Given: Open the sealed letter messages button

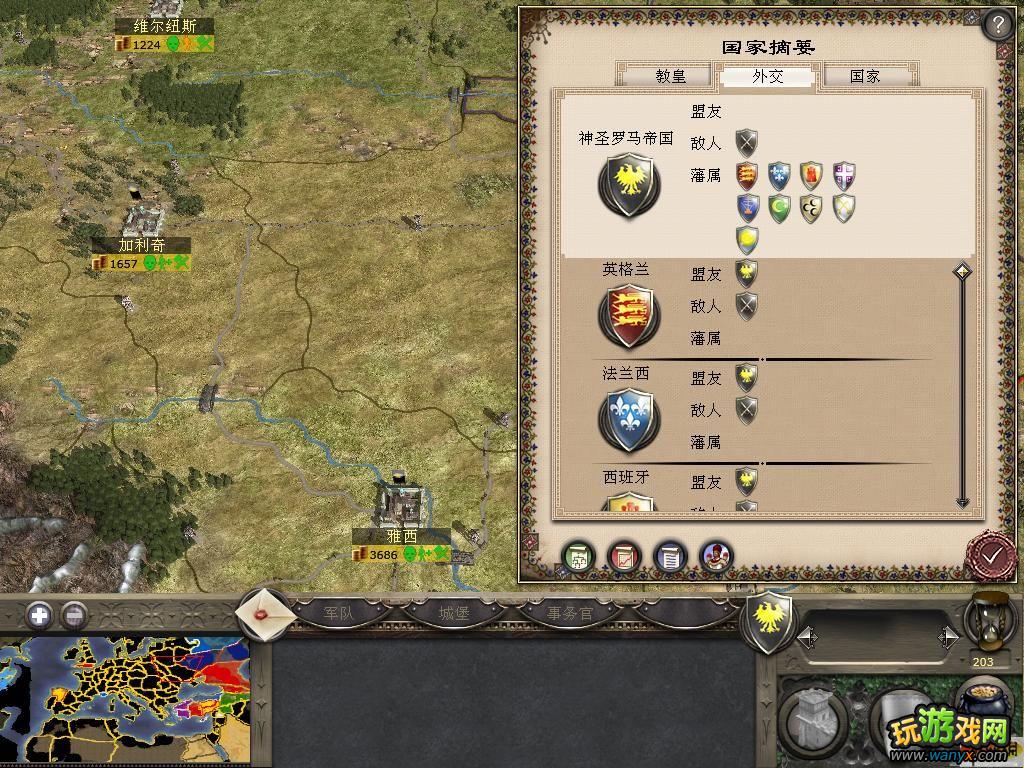Looking at the screenshot, I should (265, 613).
